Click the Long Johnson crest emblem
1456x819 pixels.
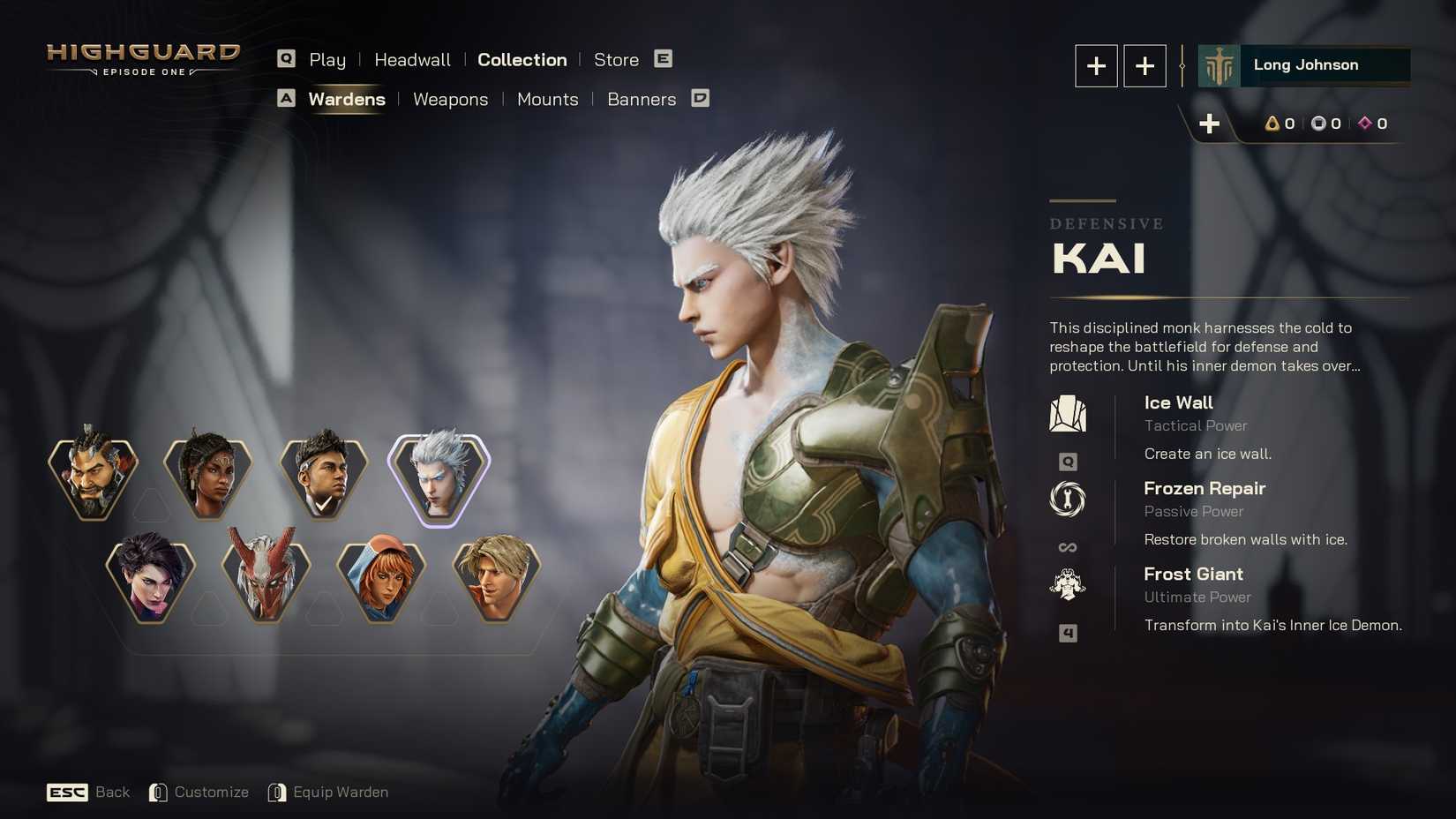coord(1220,64)
